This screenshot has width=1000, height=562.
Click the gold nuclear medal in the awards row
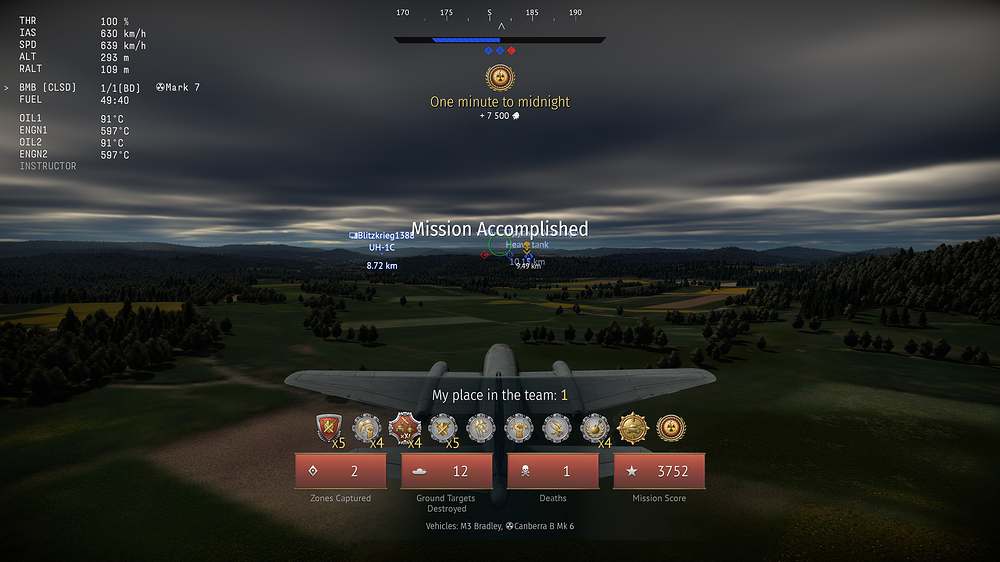(671, 428)
